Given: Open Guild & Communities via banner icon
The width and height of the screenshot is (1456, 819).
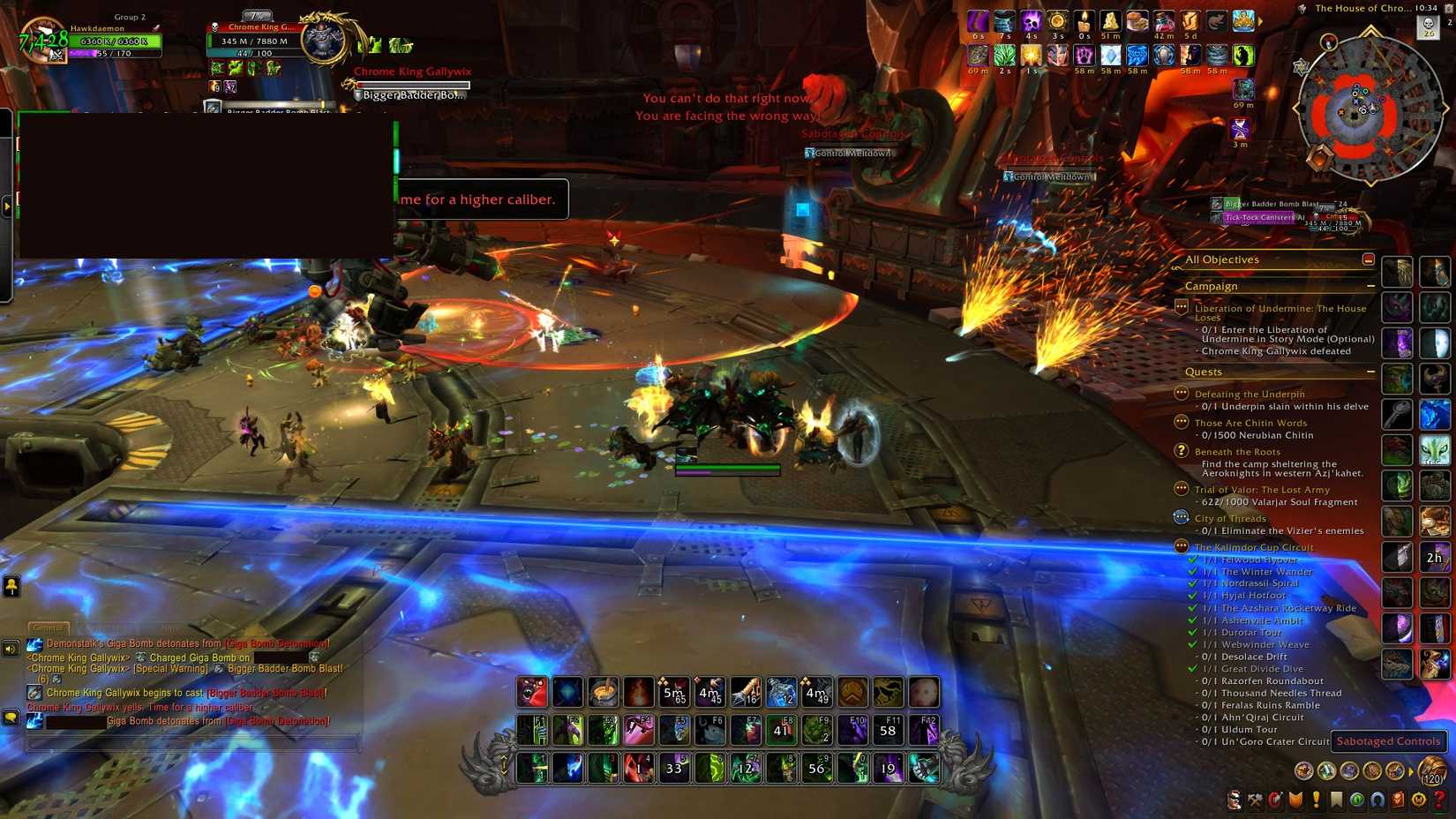Looking at the screenshot, I should 1335,801.
